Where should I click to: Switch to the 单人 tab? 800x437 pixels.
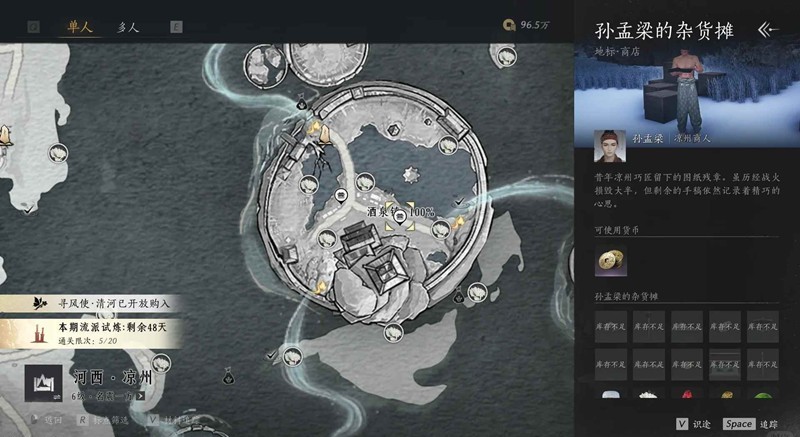[80, 27]
